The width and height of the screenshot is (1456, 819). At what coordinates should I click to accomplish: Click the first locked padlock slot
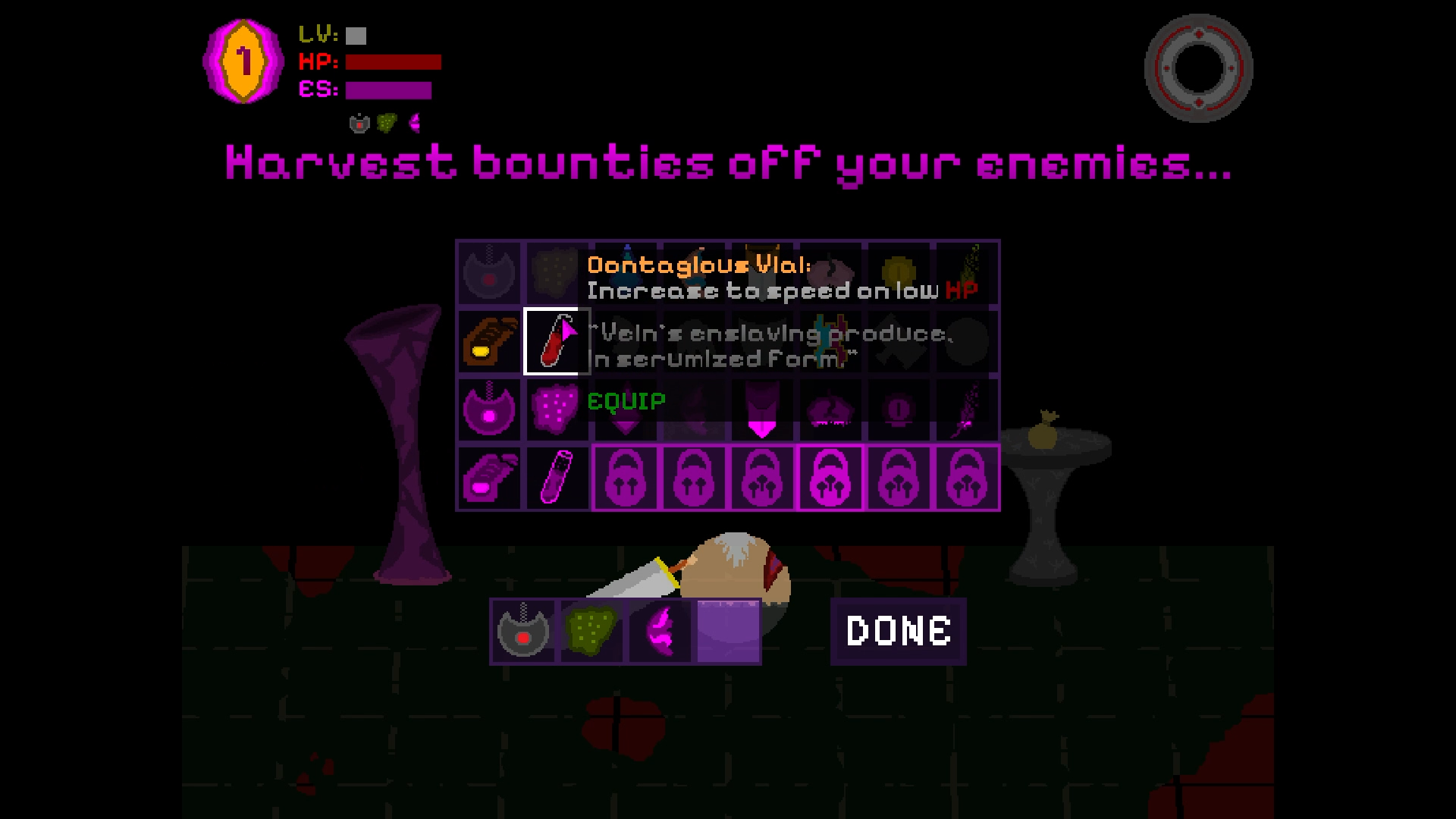pyautogui.click(x=624, y=478)
